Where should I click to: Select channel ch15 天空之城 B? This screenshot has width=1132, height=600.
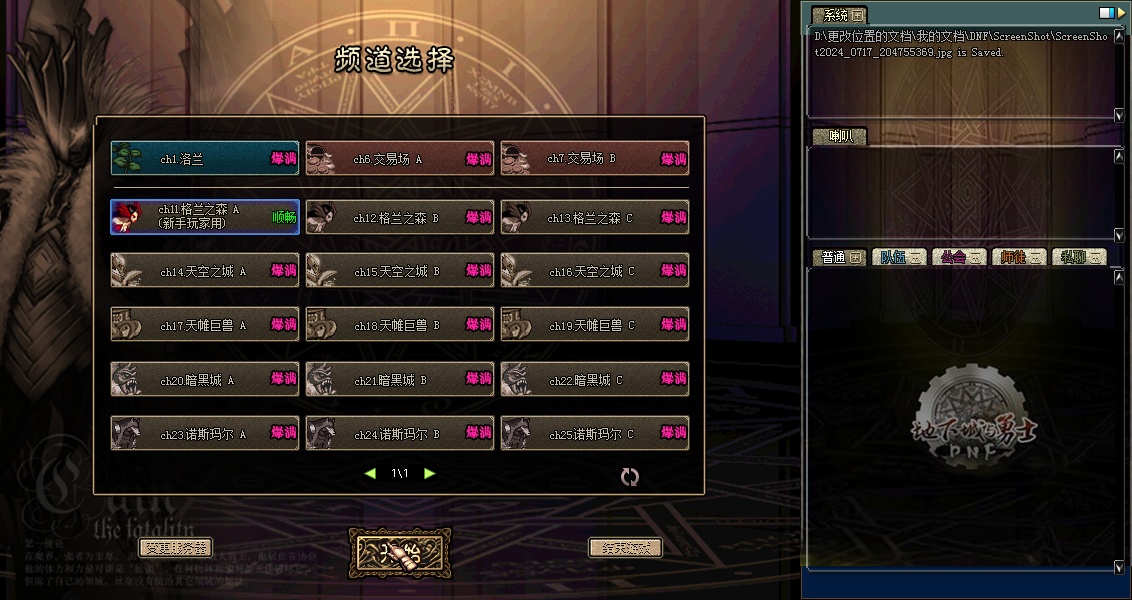(399, 271)
